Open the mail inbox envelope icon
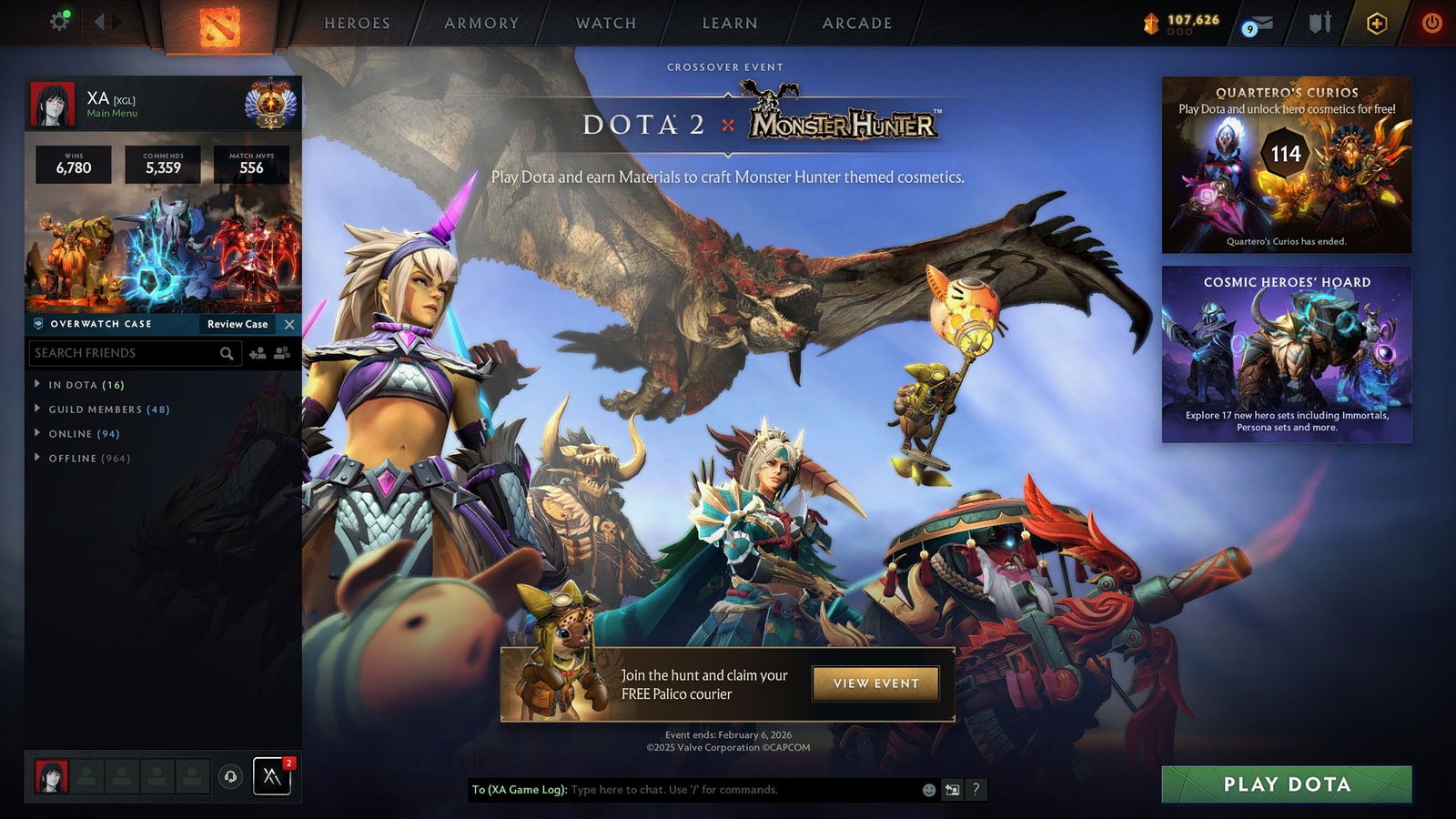The width and height of the screenshot is (1456, 819). click(x=1258, y=25)
